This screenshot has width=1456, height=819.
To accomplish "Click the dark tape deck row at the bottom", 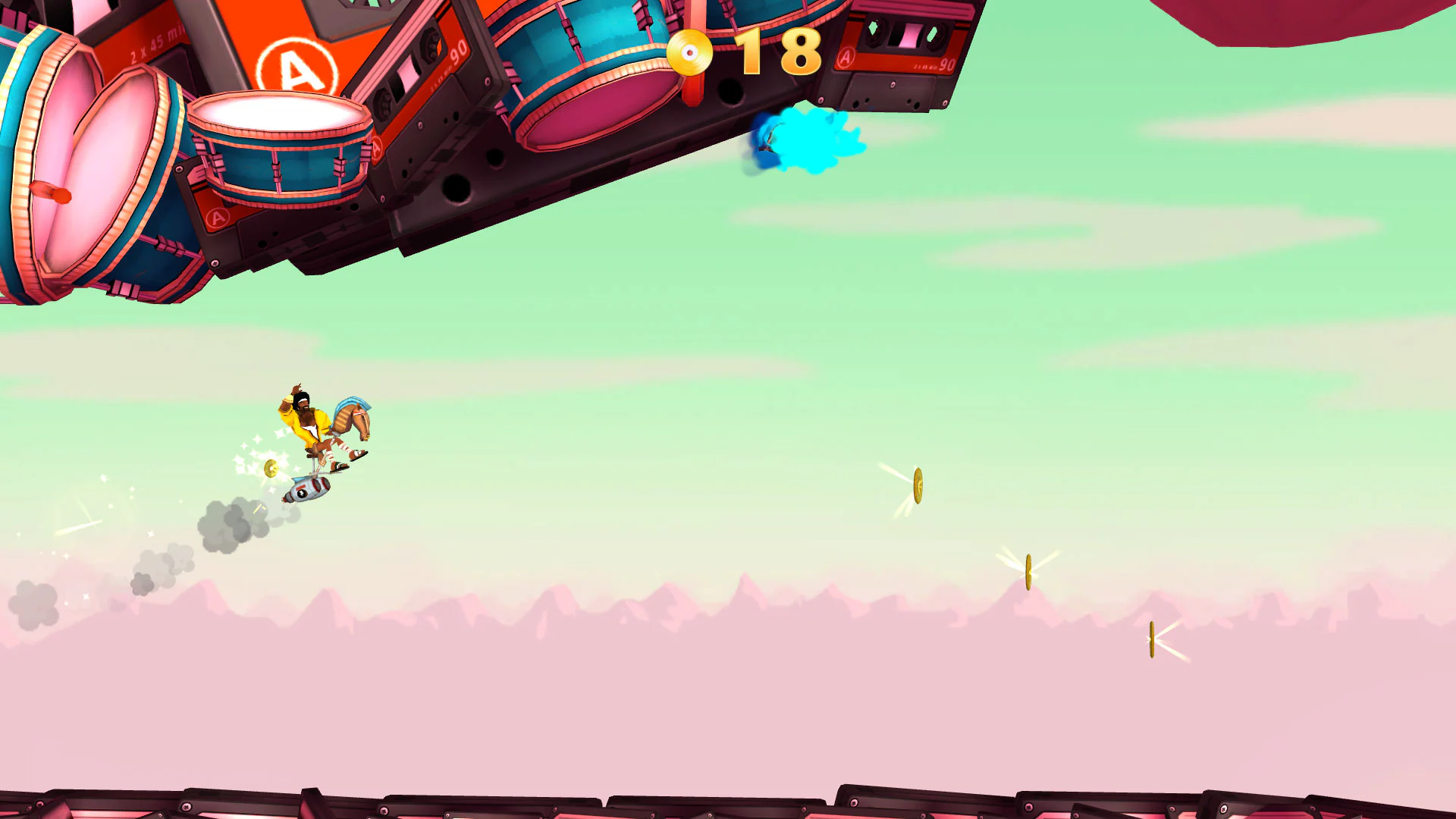I will pyautogui.click(x=728, y=800).
